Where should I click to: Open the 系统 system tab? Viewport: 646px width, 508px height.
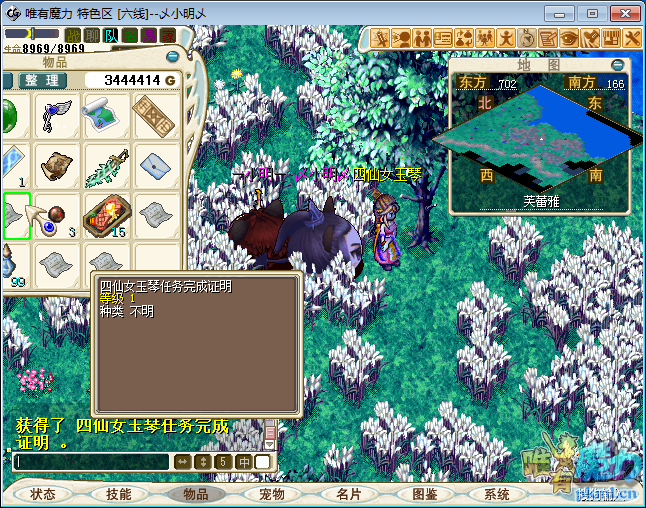[497, 494]
